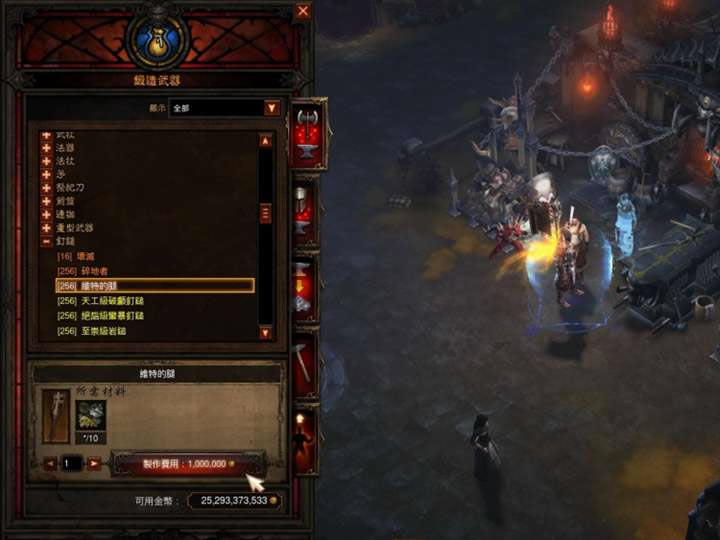Pick the 至崇級岩鎚 recipe
This screenshot has width=720, height=540.
click(110, 331)
